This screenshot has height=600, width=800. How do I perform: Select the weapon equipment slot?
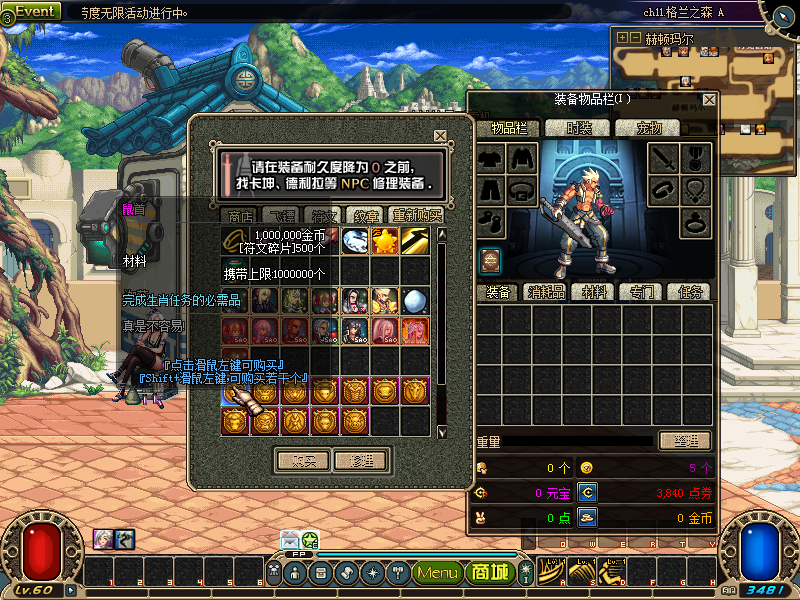pyautogui.click(x=666, y=158)
